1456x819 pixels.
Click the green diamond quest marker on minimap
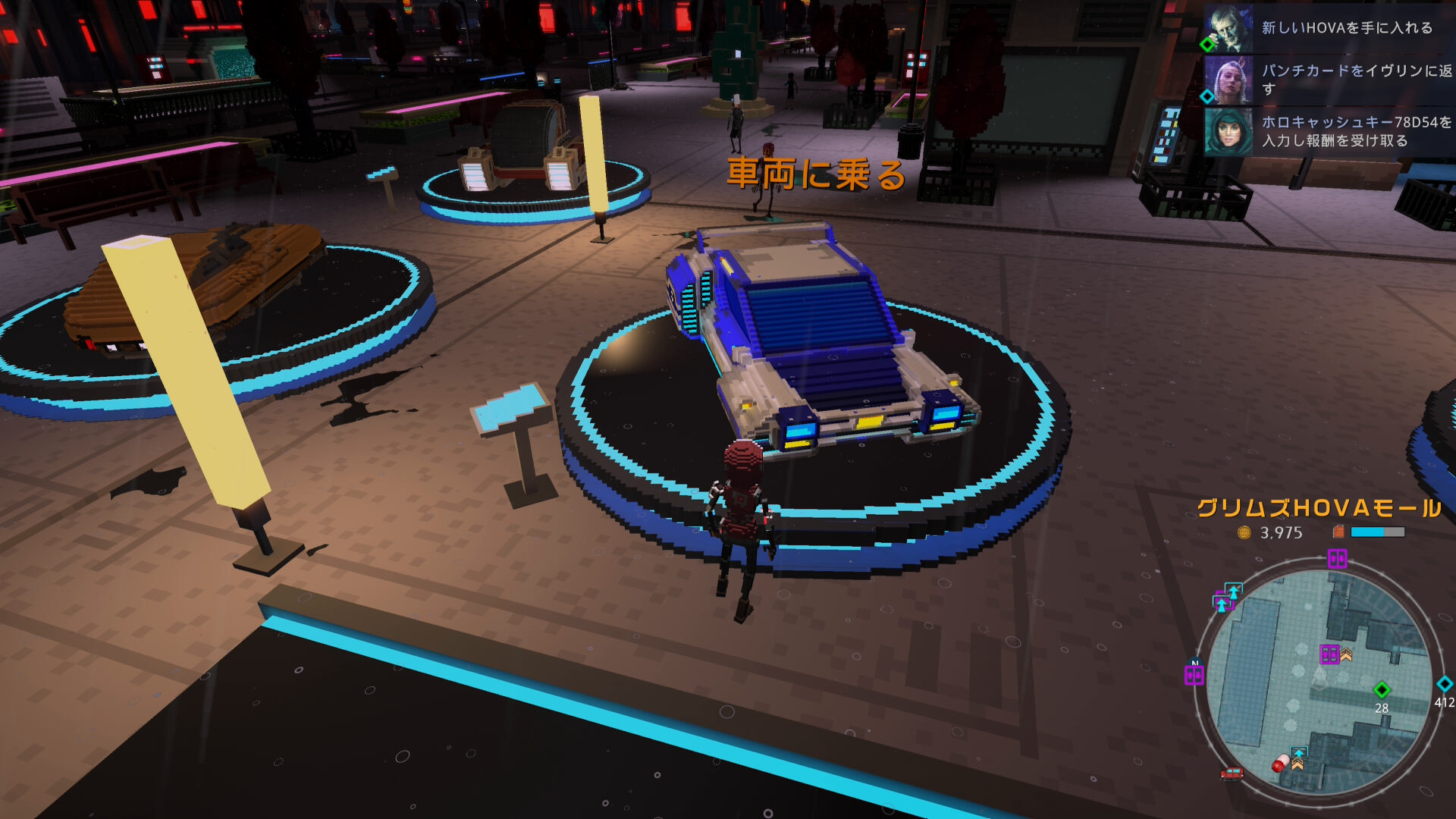[1382, 689]
